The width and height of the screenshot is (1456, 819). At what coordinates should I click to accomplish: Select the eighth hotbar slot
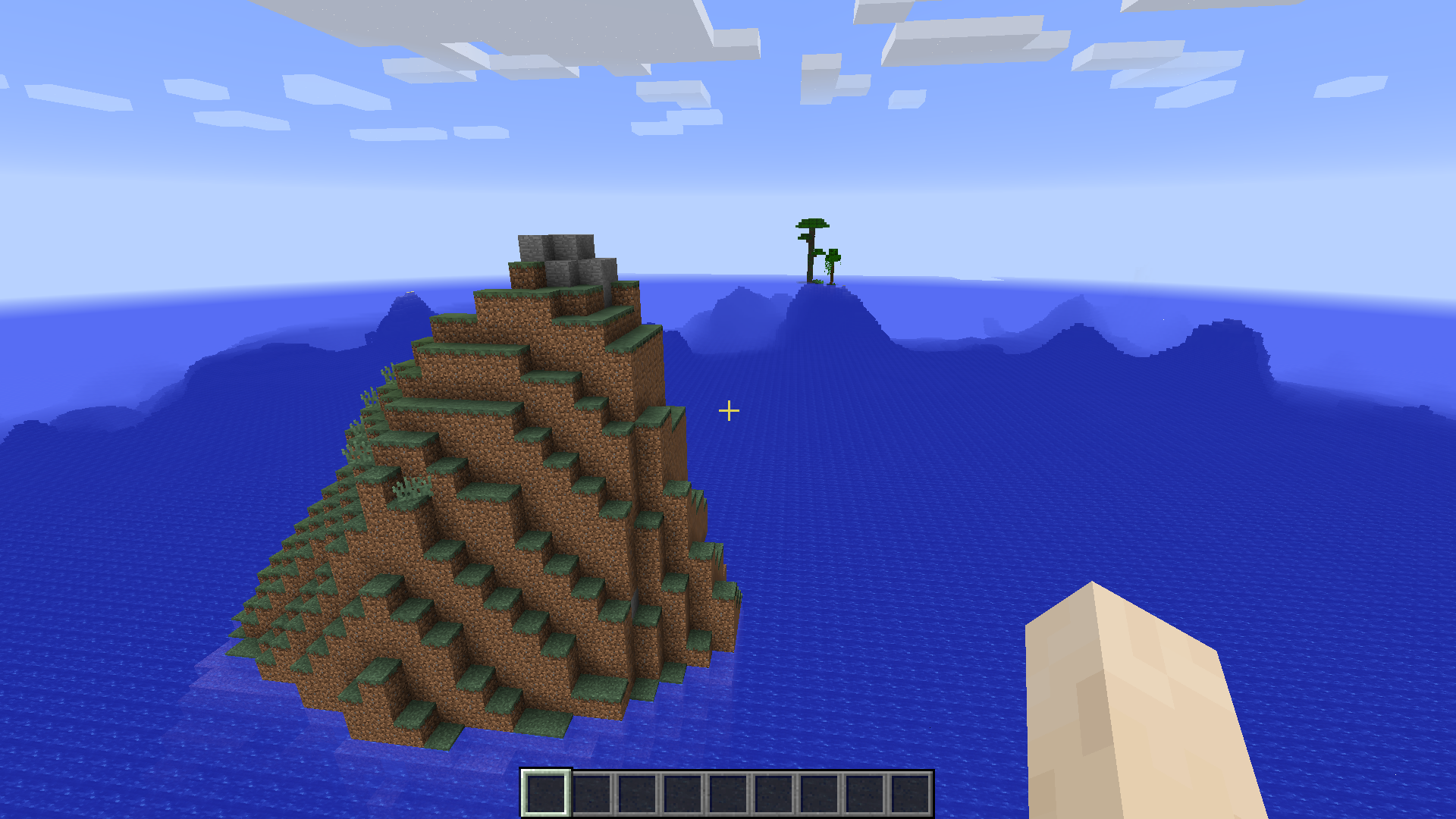(866, 794)
